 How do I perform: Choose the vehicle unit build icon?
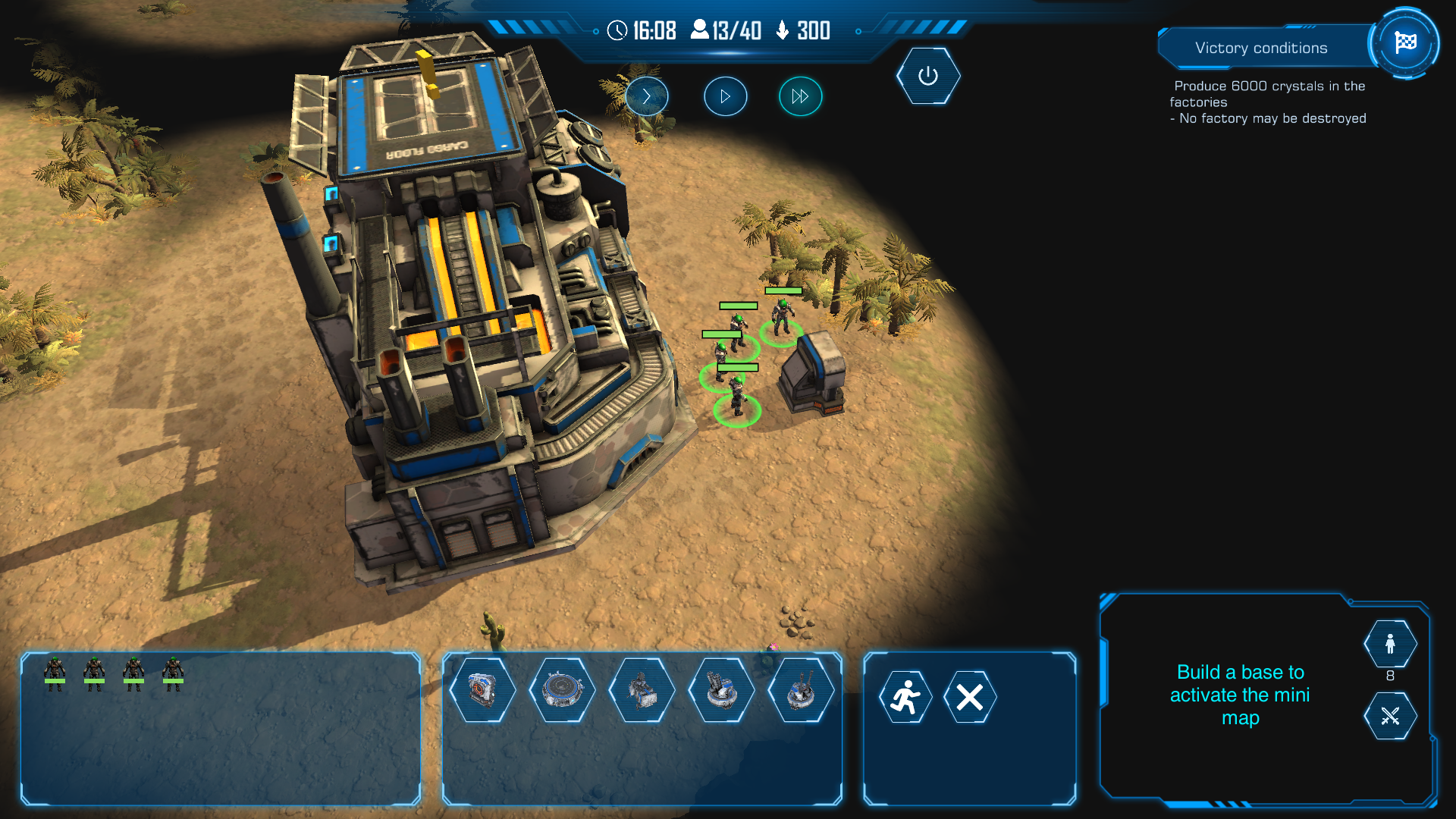click(642, 690)
